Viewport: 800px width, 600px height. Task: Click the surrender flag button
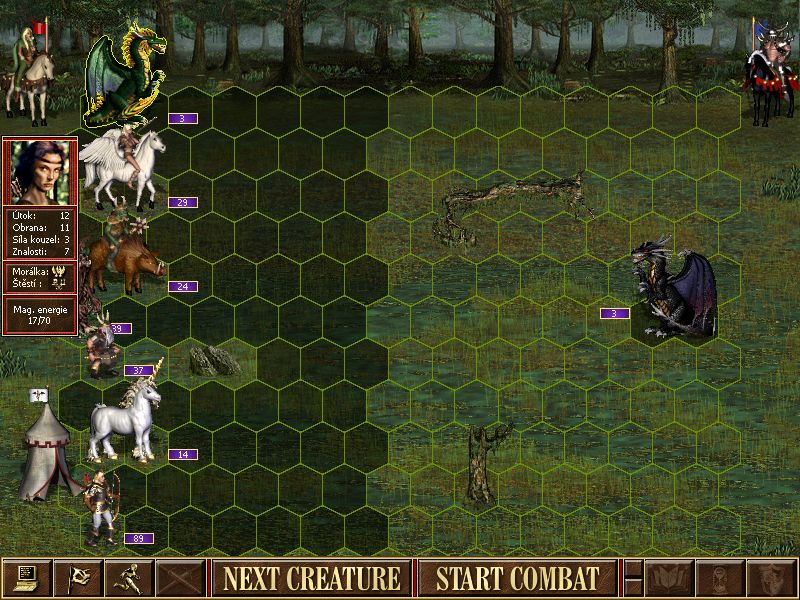78,578
